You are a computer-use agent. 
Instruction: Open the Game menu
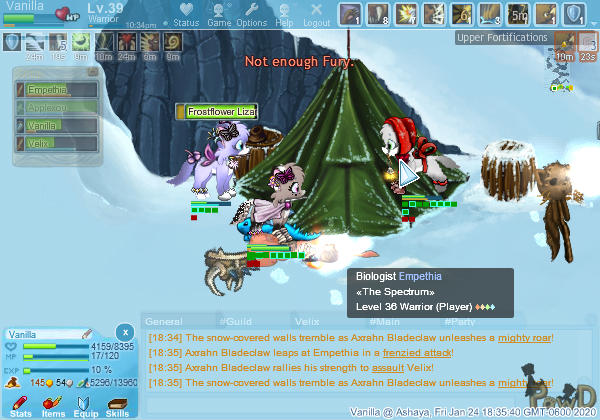218,15
